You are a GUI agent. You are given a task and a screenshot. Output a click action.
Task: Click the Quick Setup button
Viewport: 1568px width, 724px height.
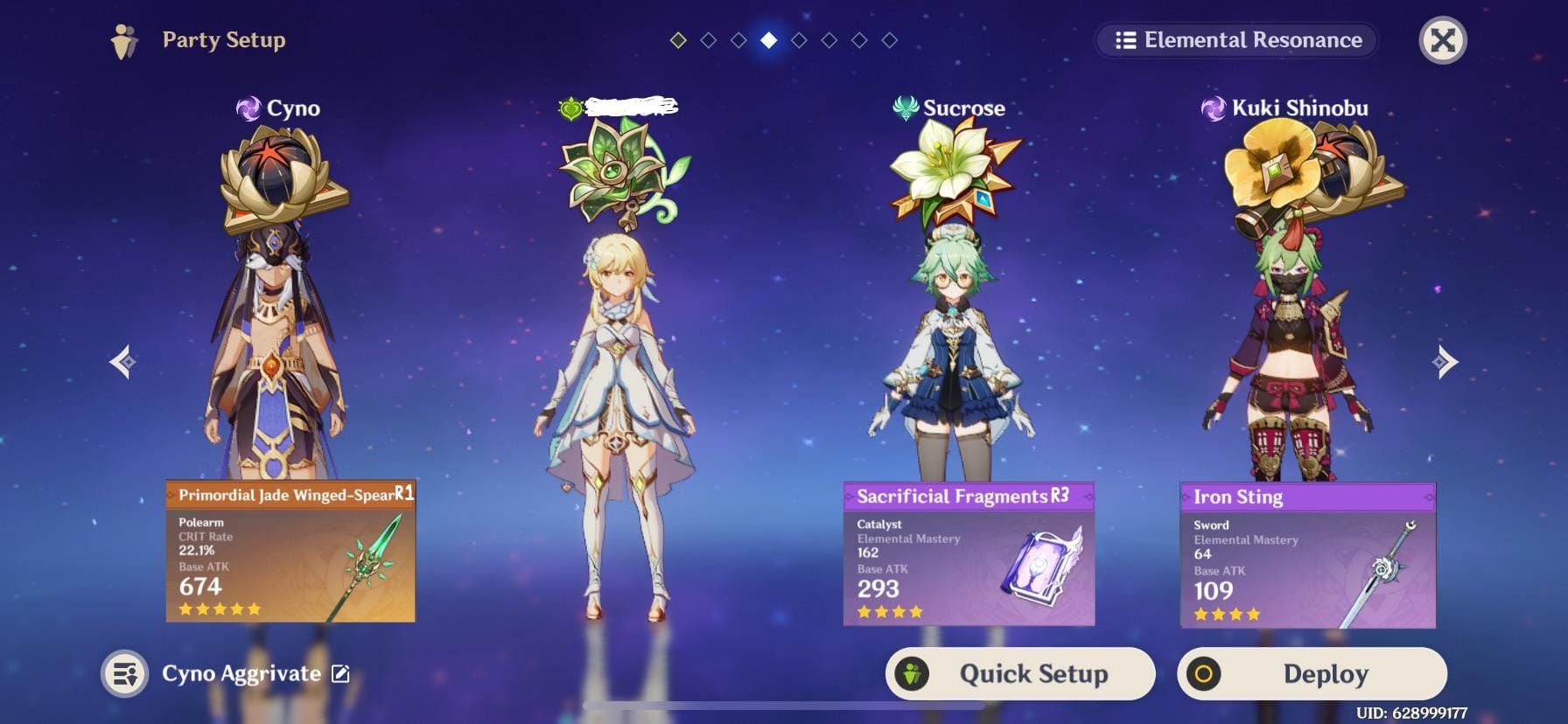[1020, 673]
